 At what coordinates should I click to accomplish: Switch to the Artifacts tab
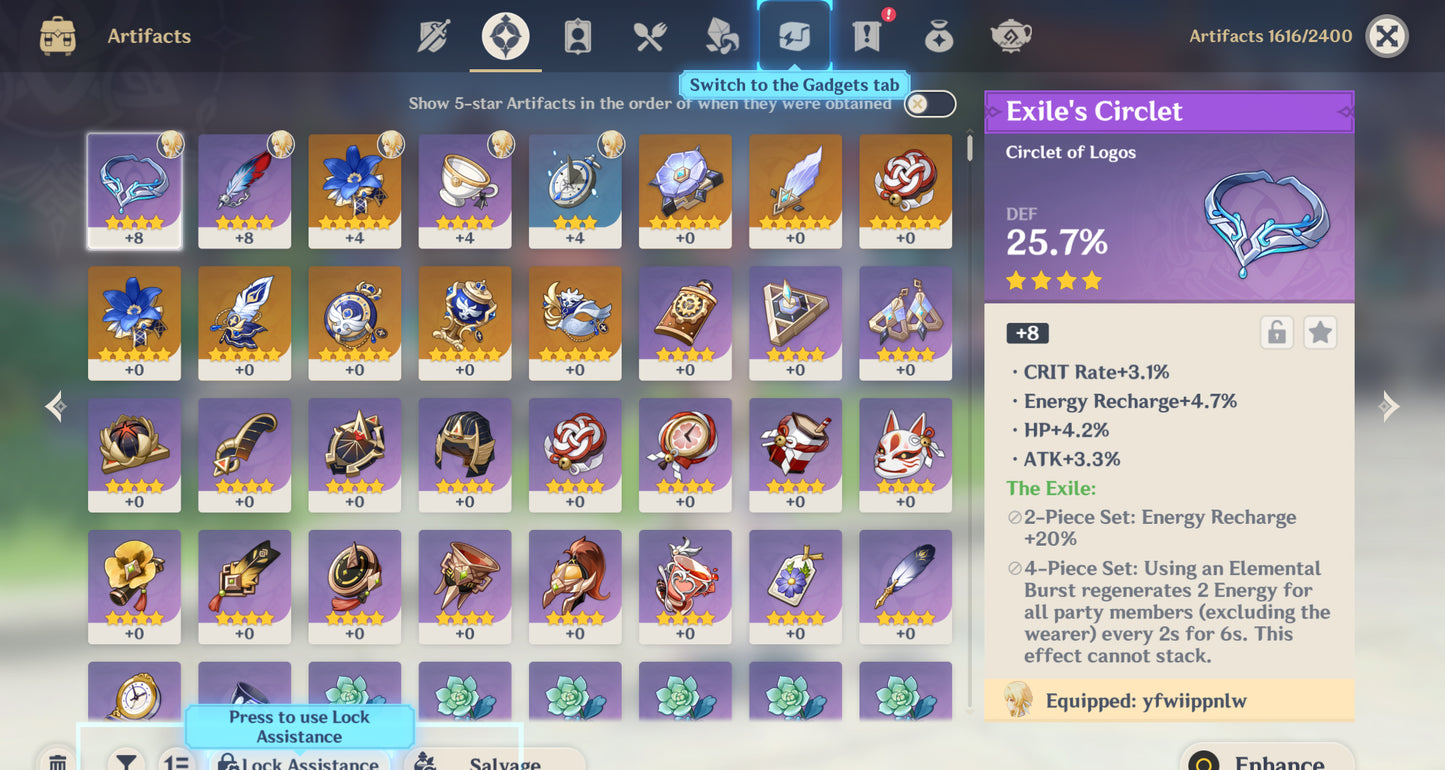pyautogui.click(x=505, y=35)
